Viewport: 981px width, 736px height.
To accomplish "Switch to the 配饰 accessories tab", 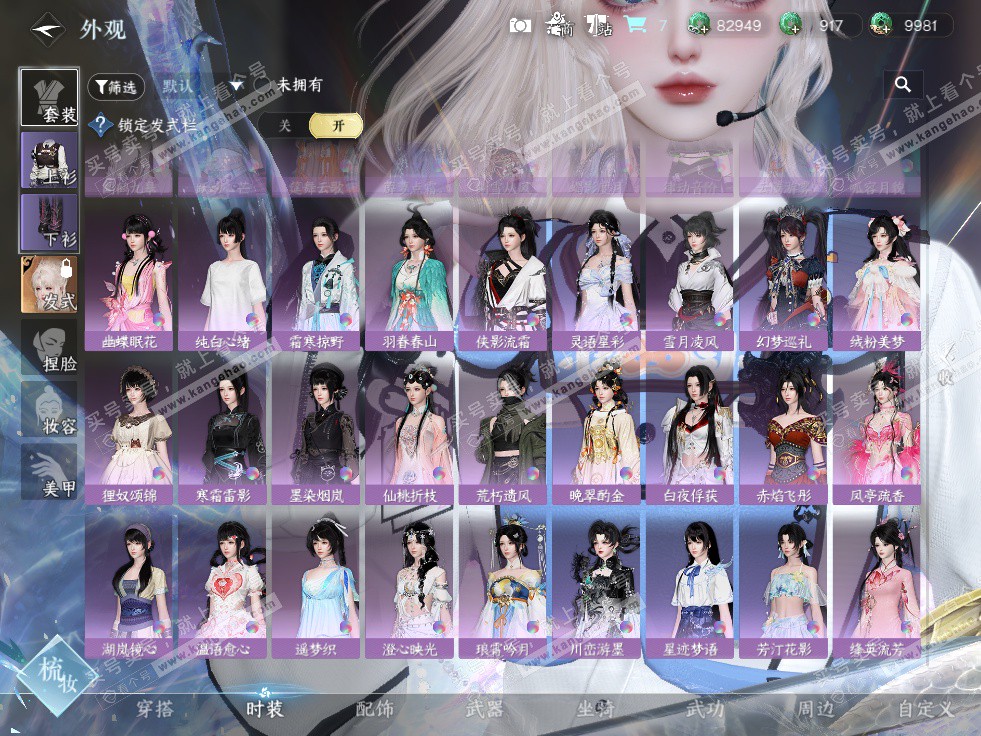I will point(375,709).
